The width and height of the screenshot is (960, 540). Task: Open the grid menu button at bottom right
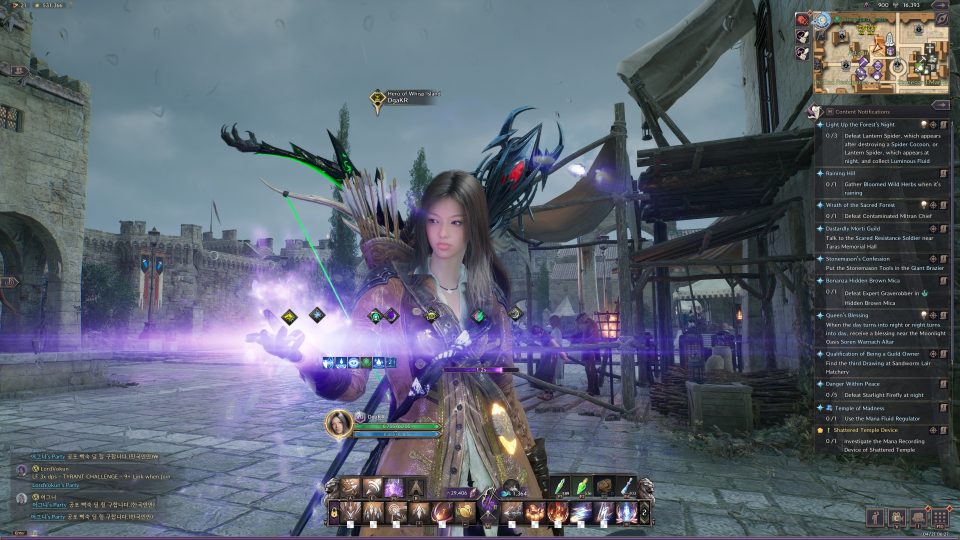(x=939, y=517)
